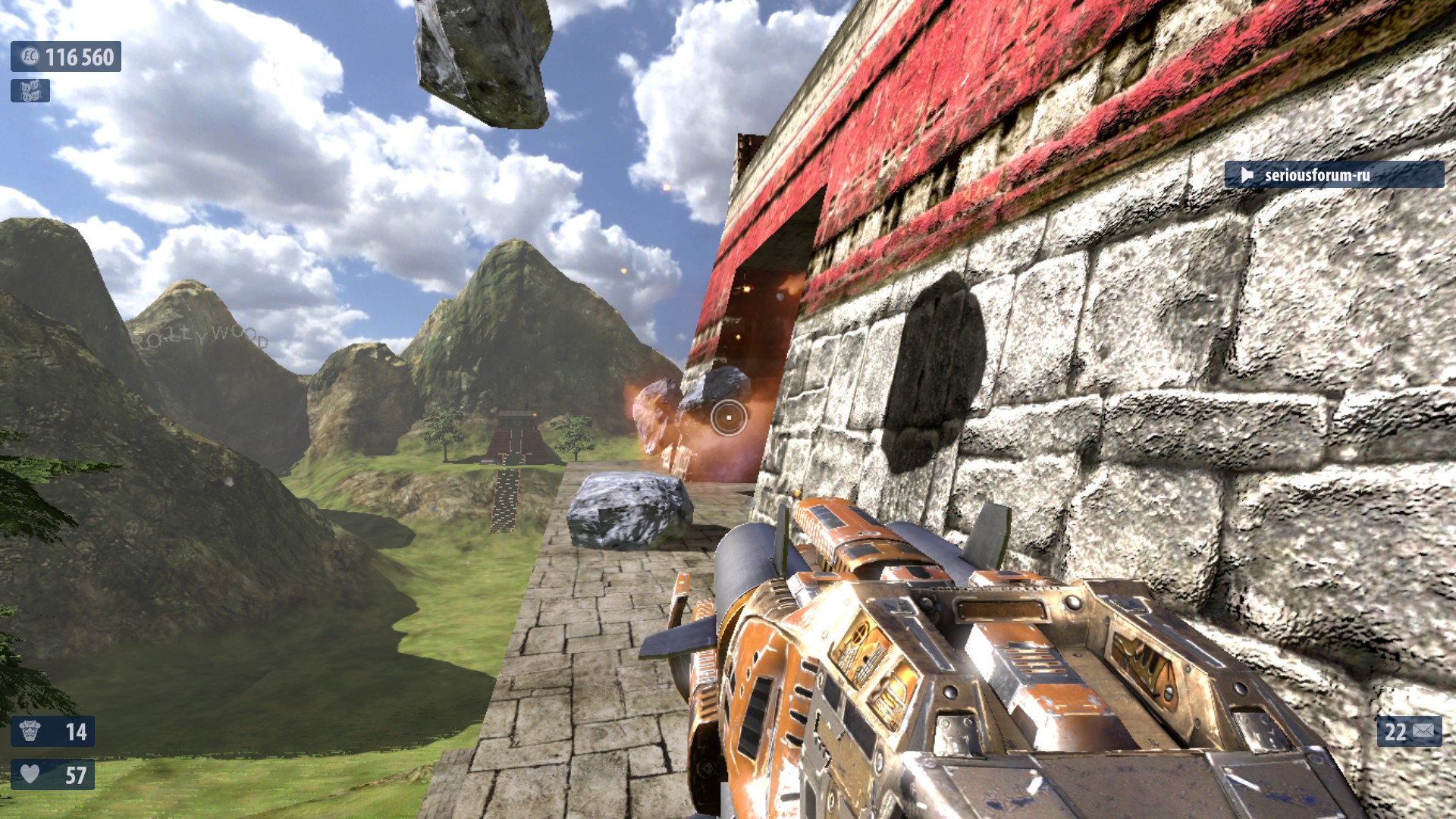Viewport: 1456px width, 819px height.
Task: Click the rocket ammo icon
Action: (1423, 732)
